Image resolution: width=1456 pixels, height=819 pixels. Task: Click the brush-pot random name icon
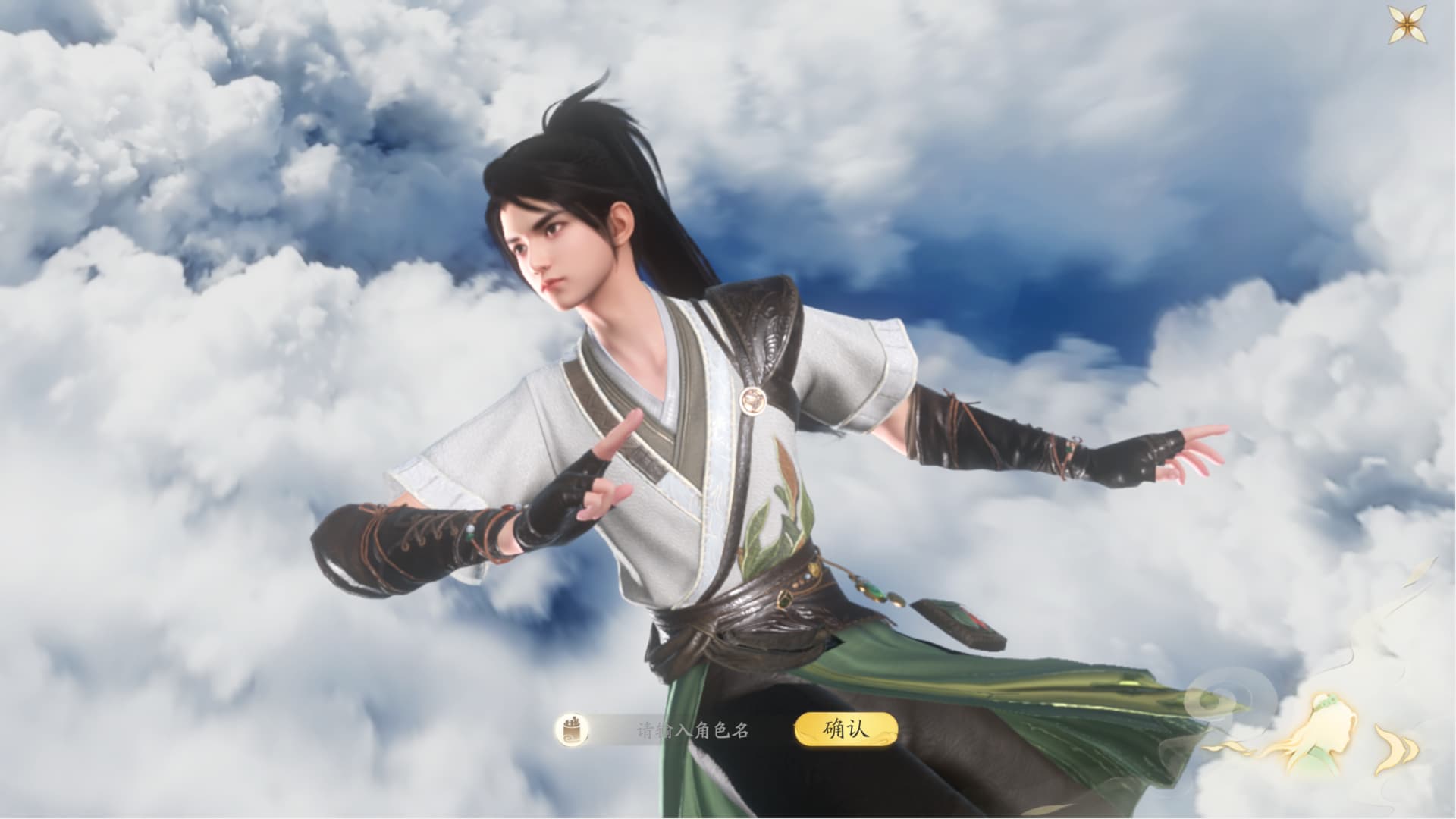570,730
